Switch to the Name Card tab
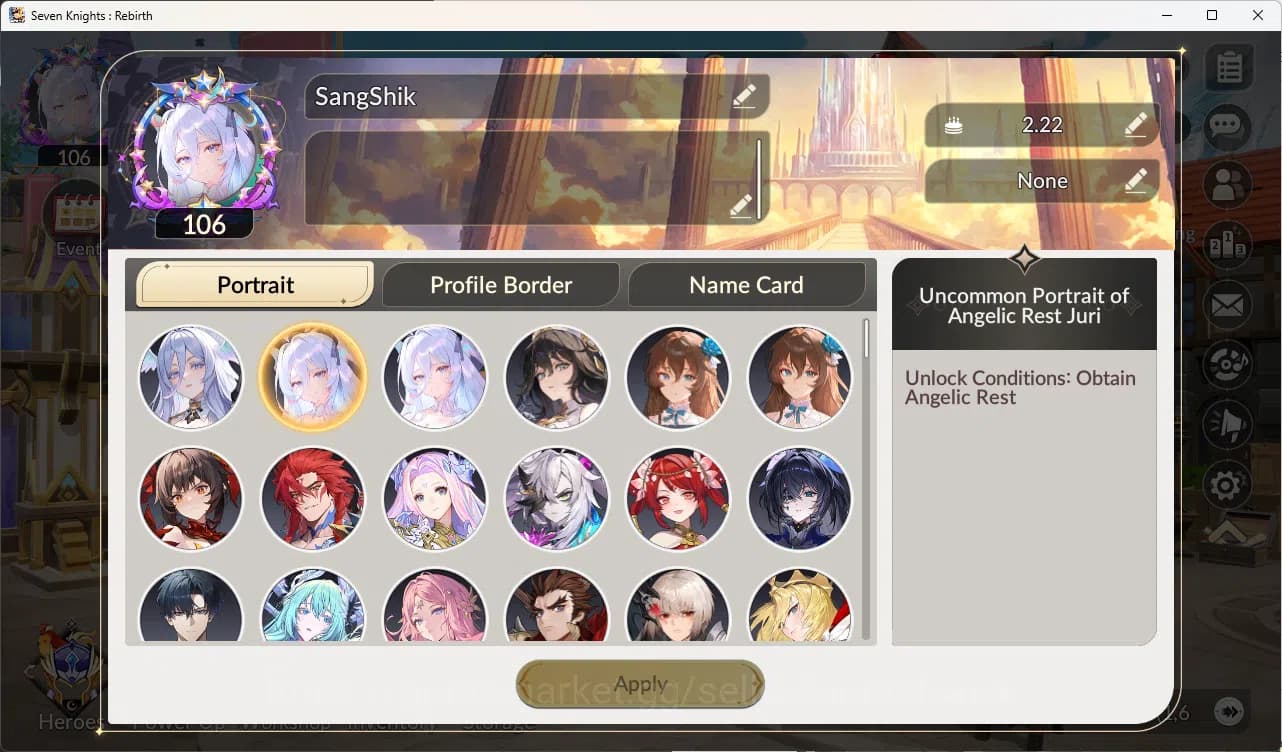The height and width of the screenshot is (752, 1282). click(x=746, y=285)
